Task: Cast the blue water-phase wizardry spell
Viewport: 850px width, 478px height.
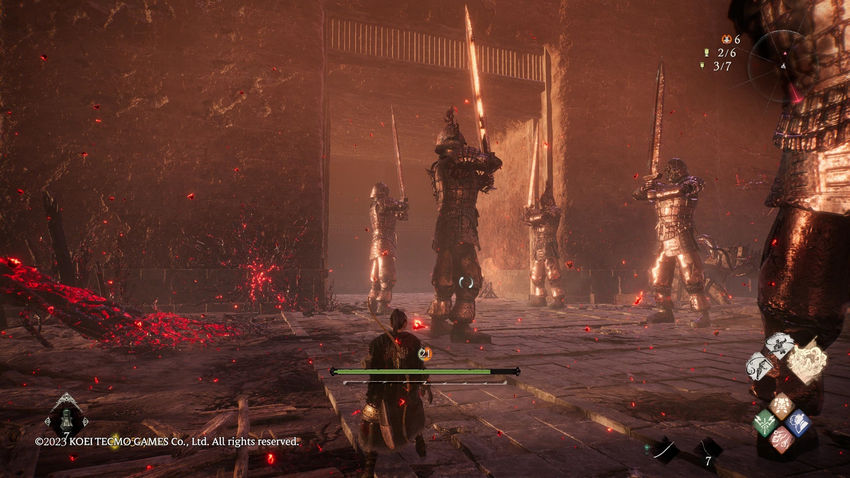Action: point(797,422)
